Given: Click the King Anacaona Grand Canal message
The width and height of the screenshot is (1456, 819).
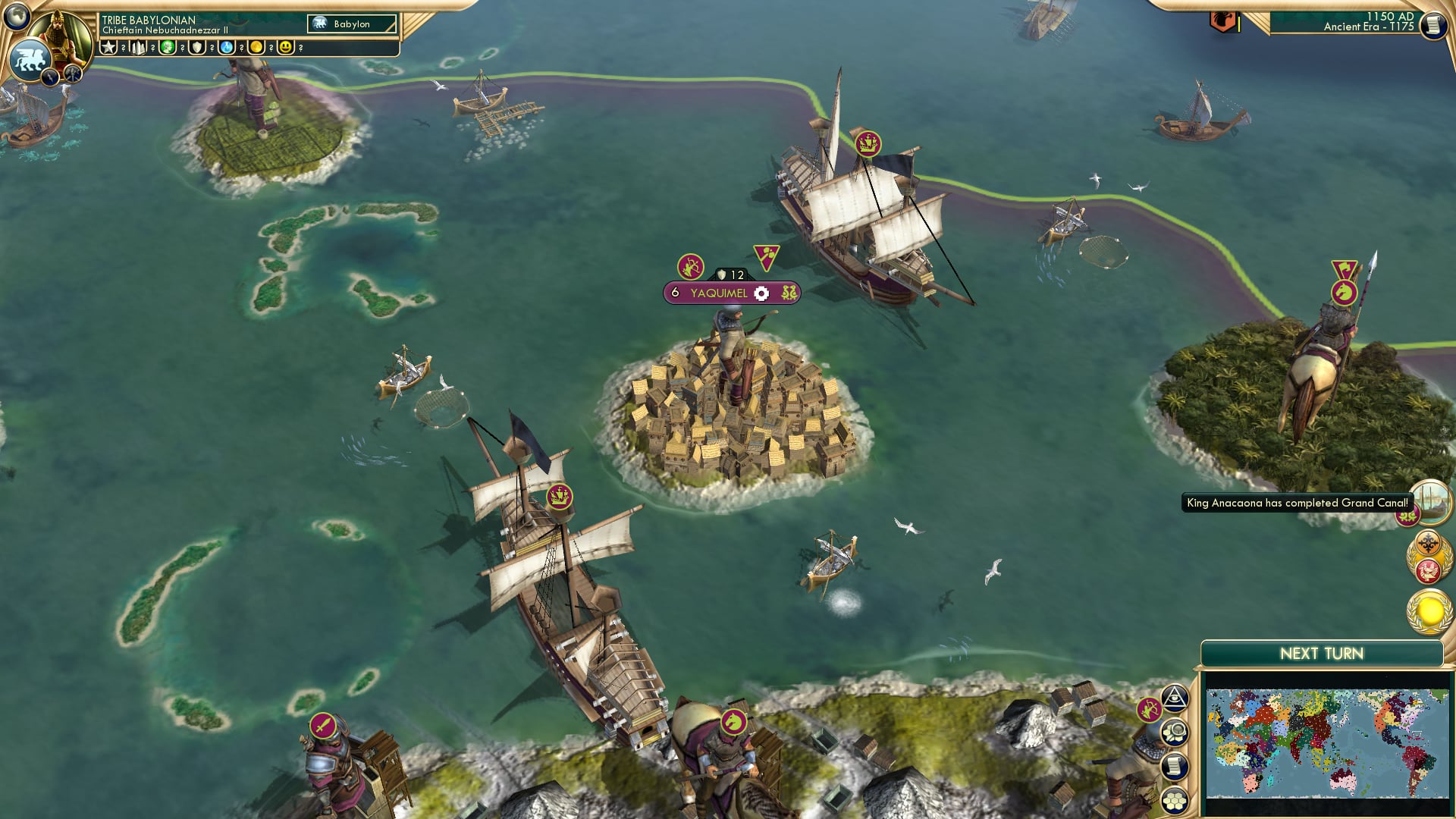Looking at the screenshot, I should point(1298,502).
